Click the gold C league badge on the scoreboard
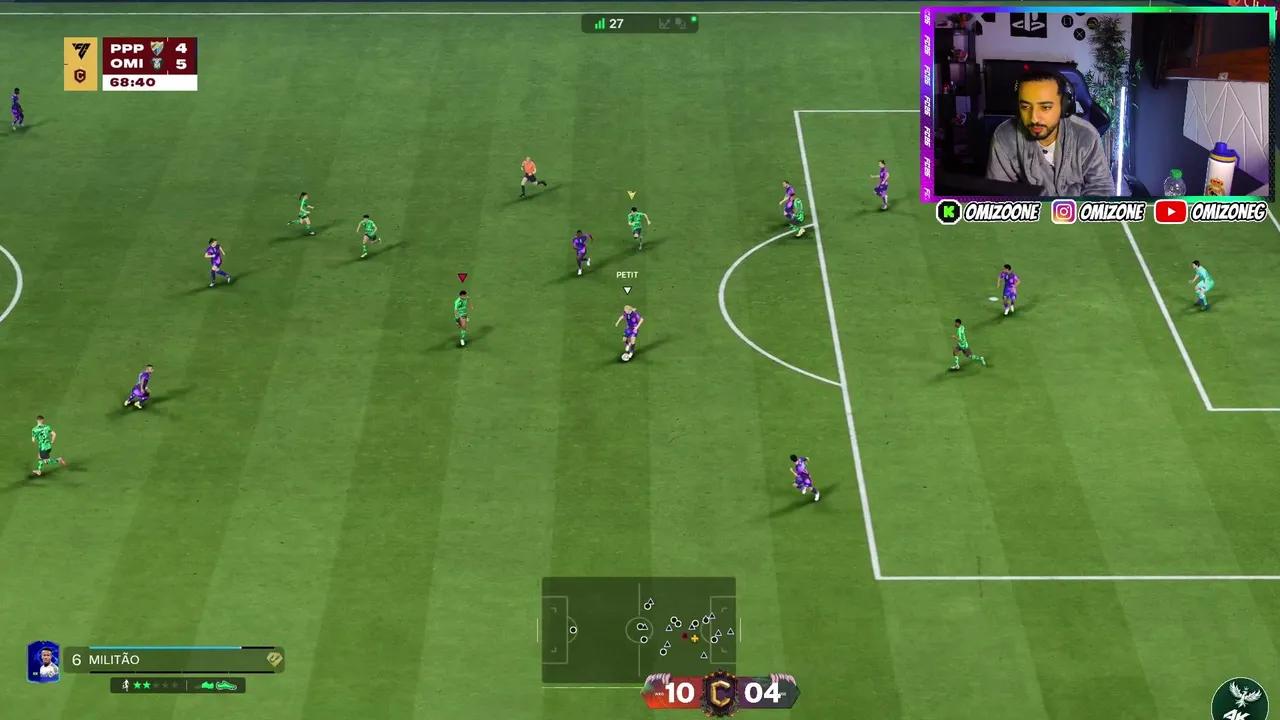Screen dimensions: 1280x720 [x=80, y=73]
